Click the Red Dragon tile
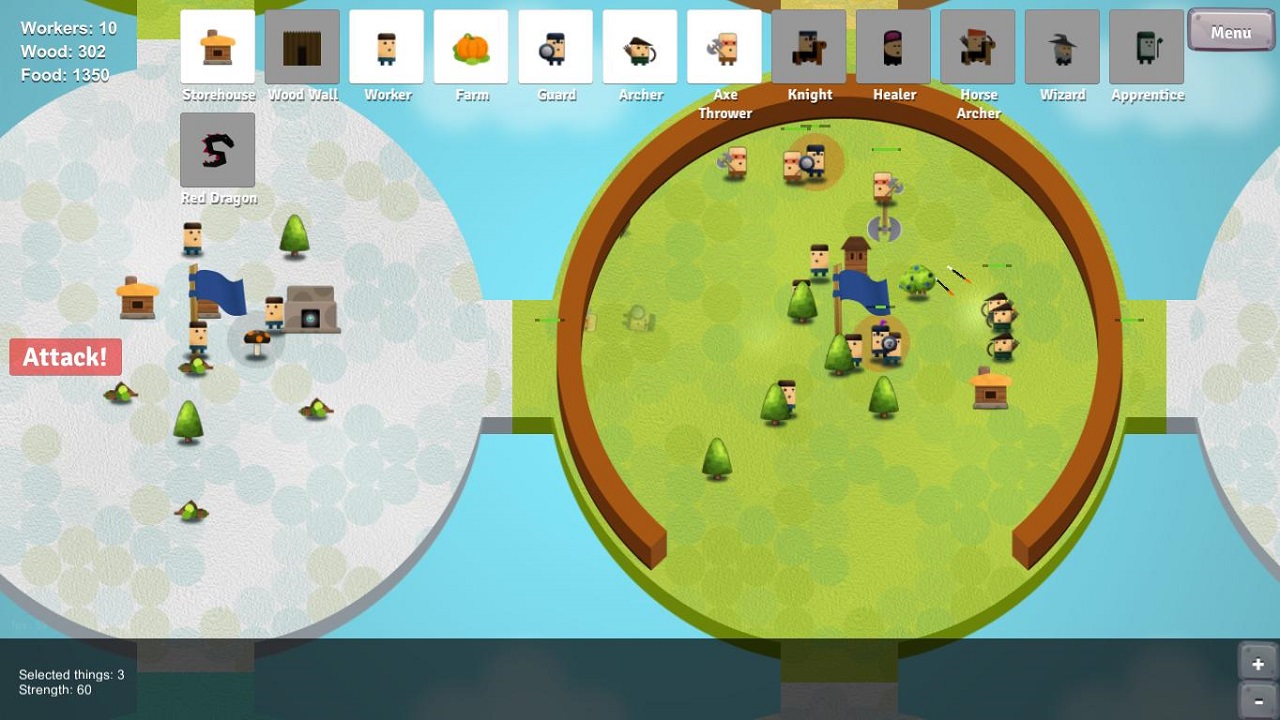This screenshot has height=720, width=1280. pos(218,150)
